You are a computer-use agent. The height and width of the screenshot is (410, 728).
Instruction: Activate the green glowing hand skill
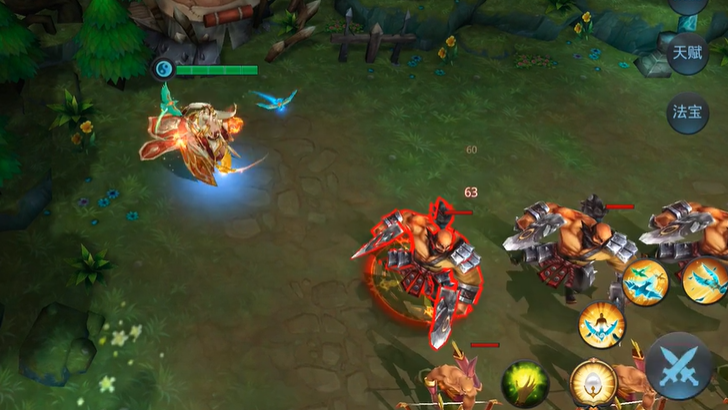tap(525, 383)
